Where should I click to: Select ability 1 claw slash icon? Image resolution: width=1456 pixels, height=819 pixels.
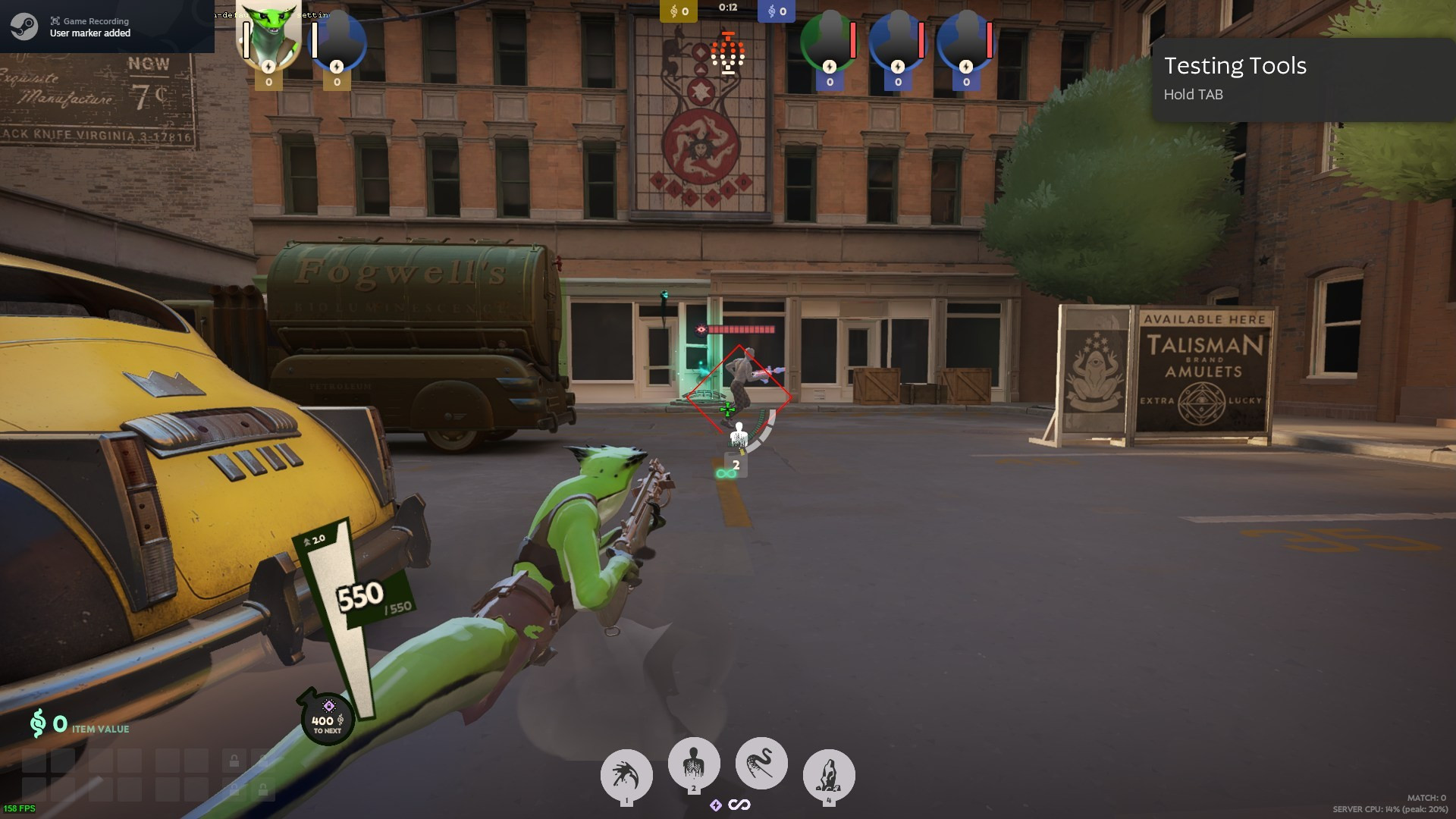627,774
